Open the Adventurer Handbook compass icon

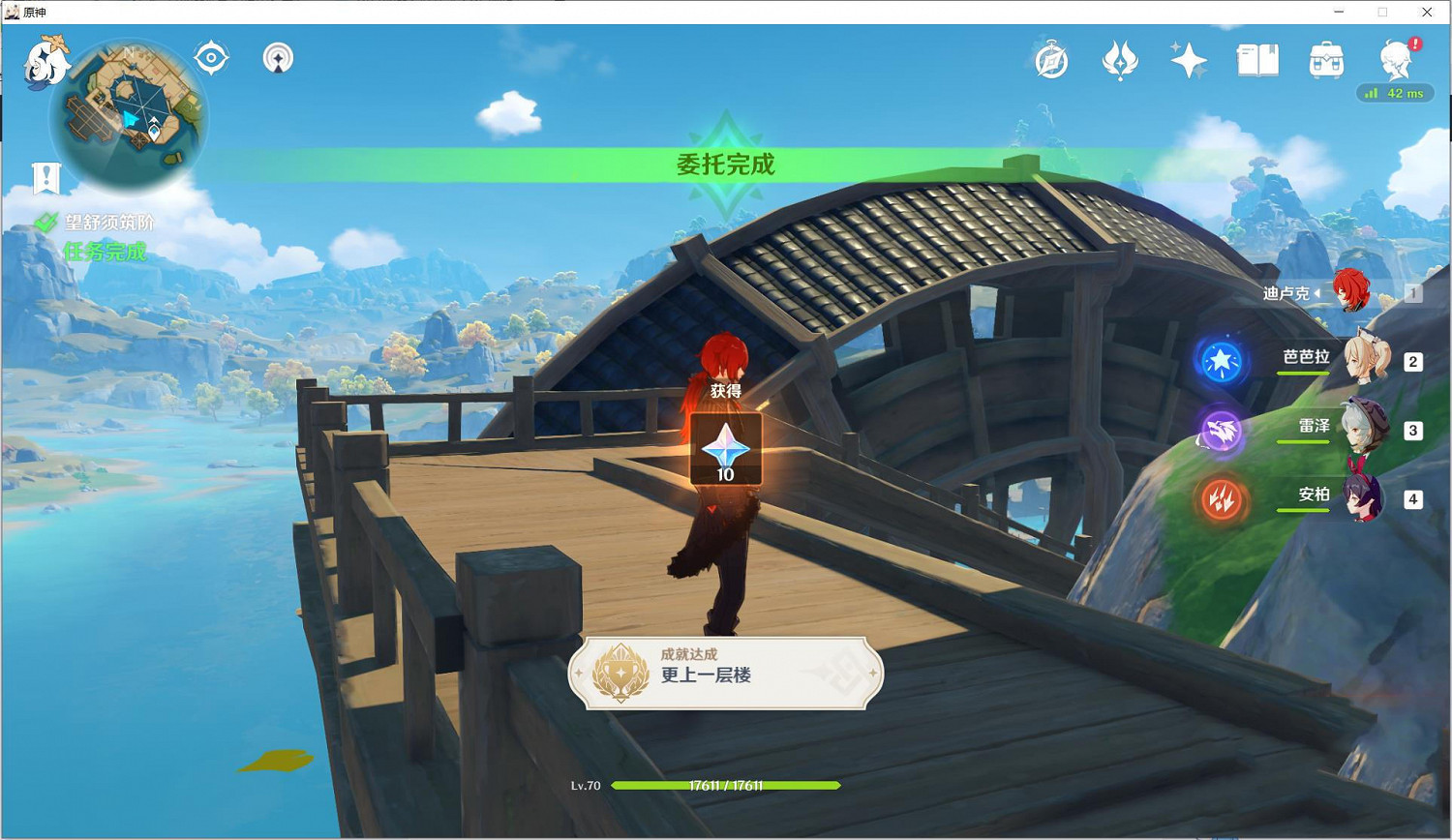tap(1050, 60)
